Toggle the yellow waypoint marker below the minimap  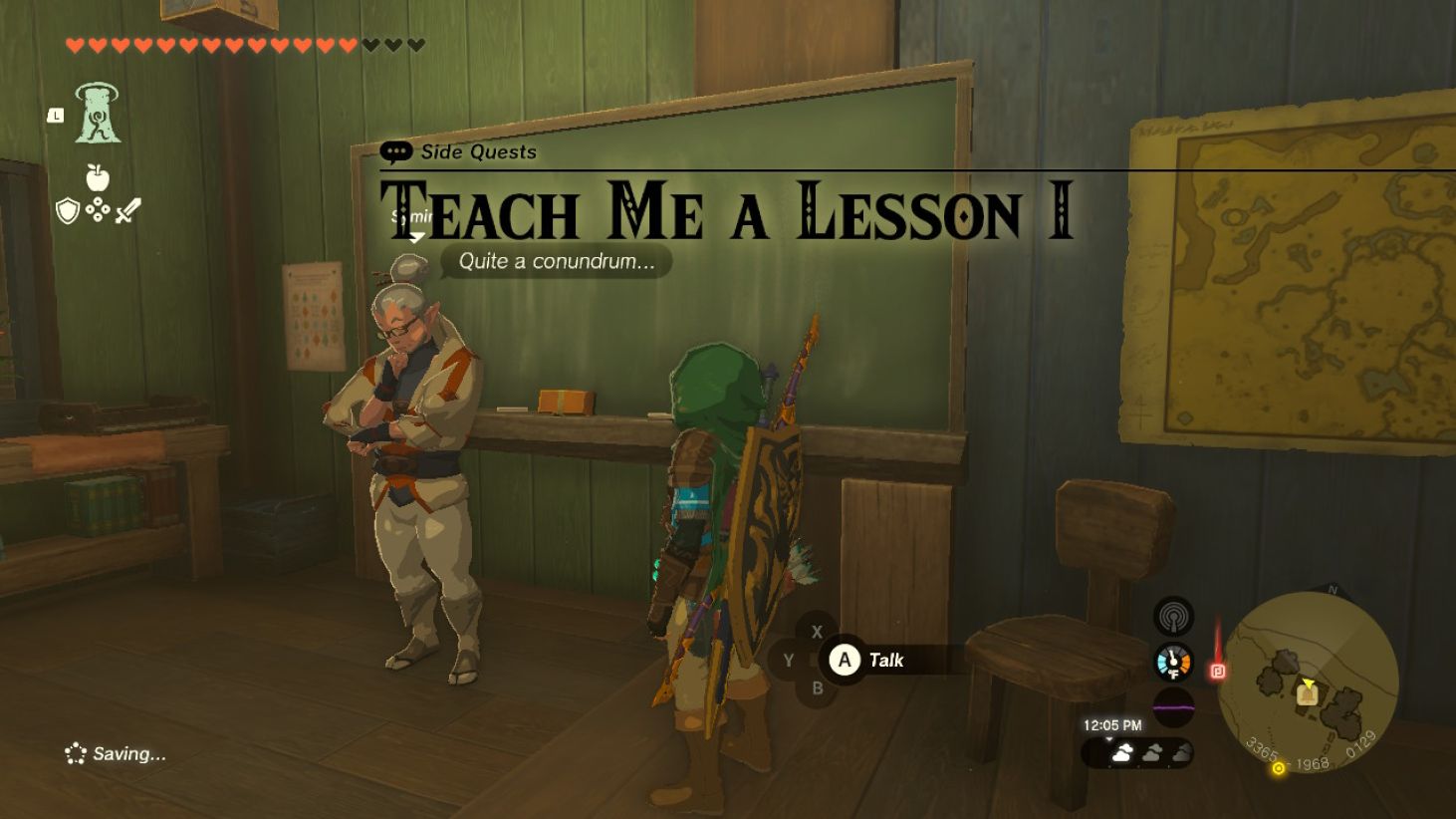[x=1276, y=769]
